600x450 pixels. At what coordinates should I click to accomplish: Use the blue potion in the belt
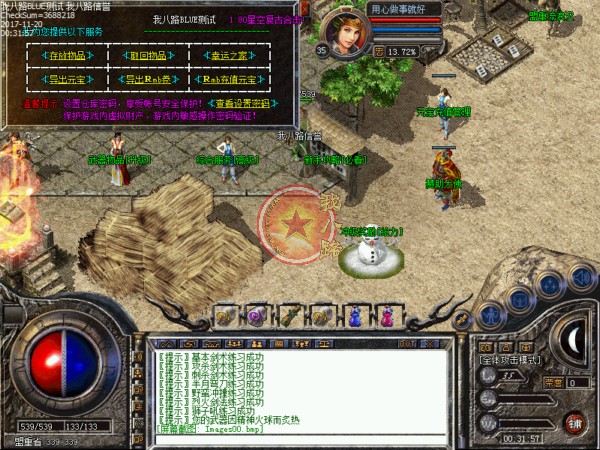tap(353, 317)
